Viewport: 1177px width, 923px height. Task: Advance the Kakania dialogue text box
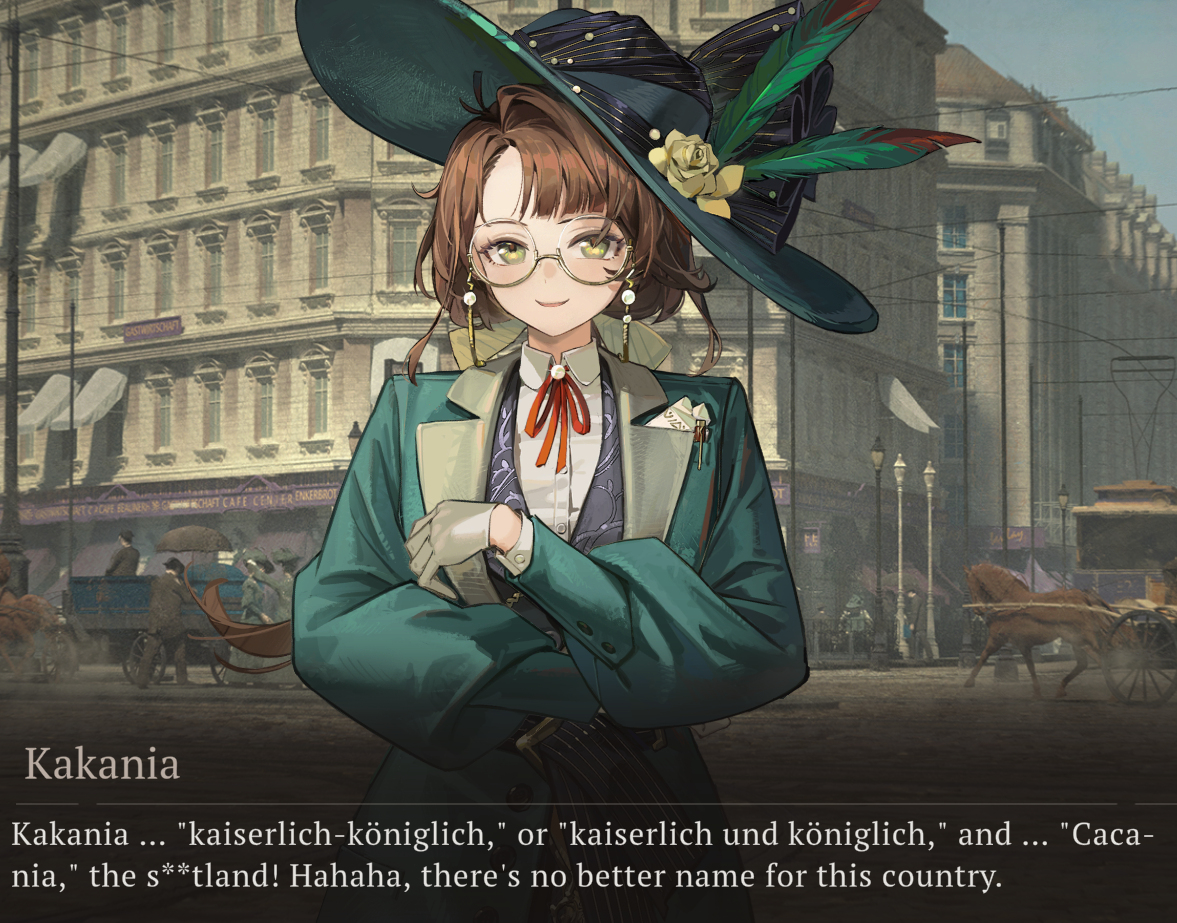(588, 856)
